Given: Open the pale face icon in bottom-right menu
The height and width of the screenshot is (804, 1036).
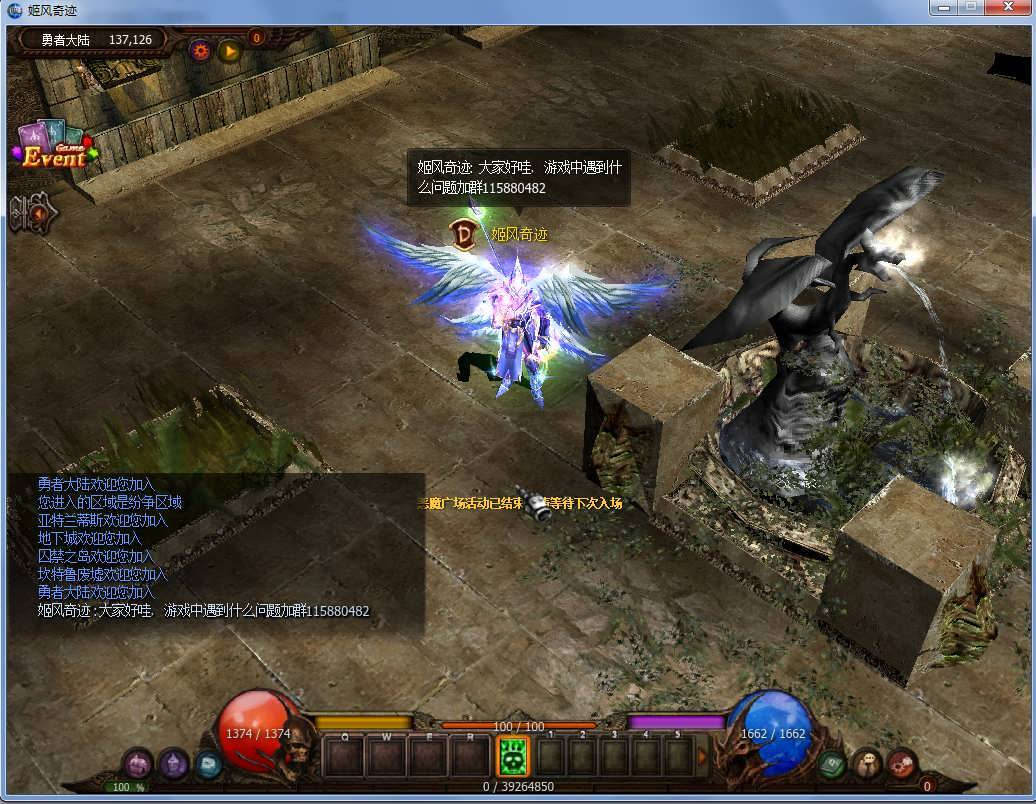Looking at the screenshot, I should click(867, 764).
